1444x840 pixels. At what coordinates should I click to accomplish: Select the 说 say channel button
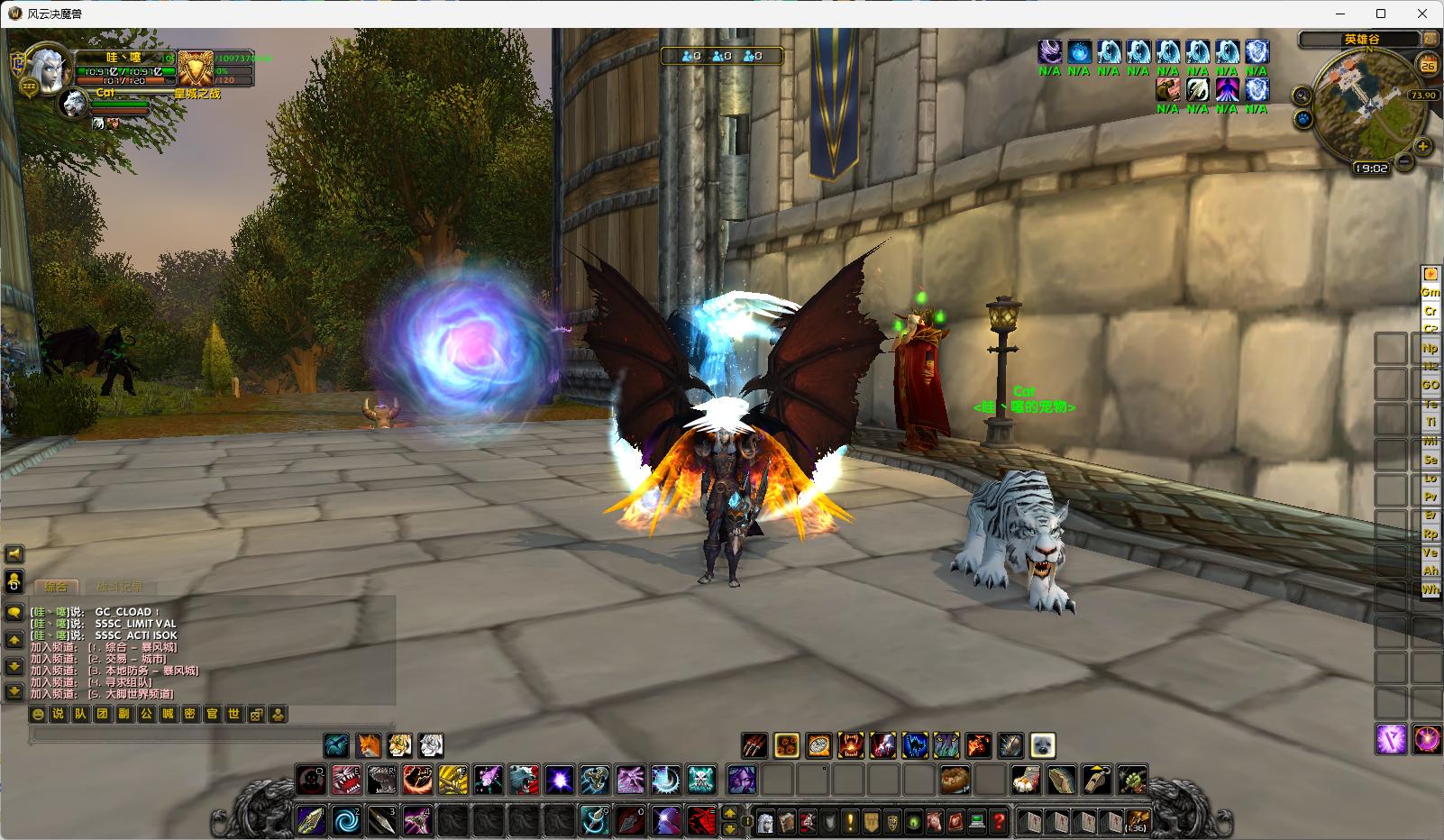tap(58, 714)
